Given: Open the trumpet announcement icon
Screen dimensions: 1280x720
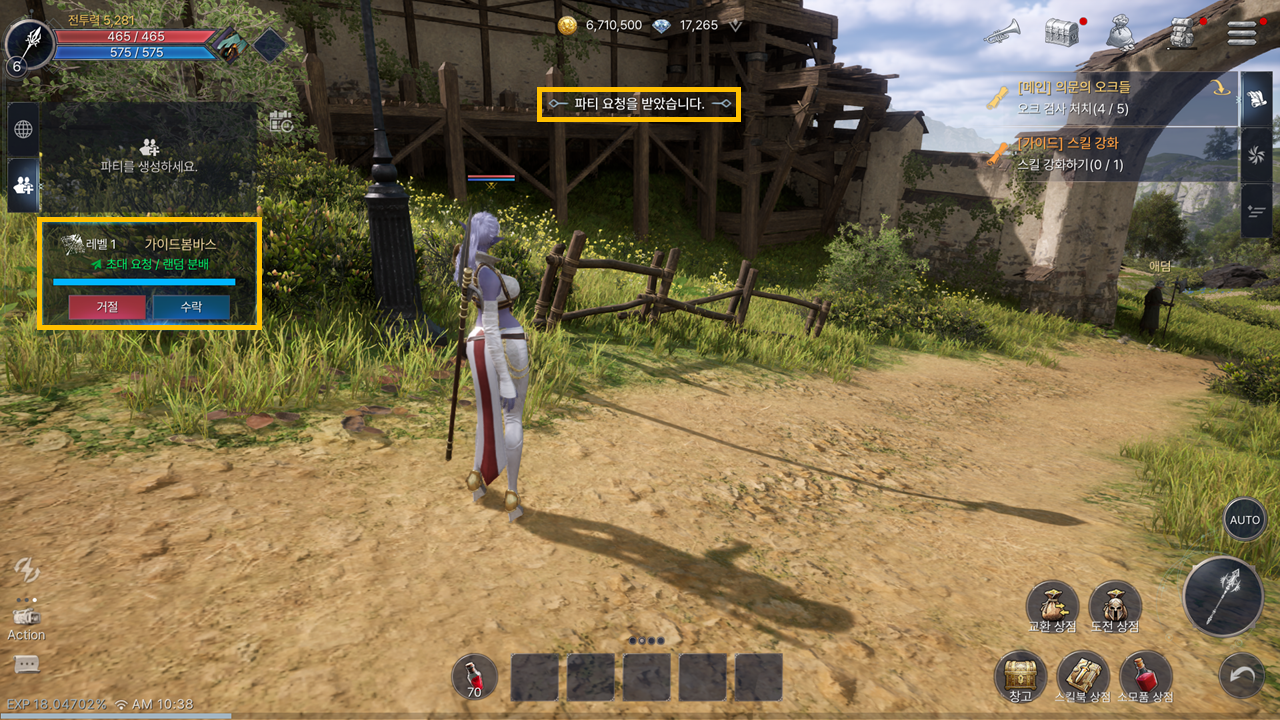Looking at the screenshot, I should click(x=1001, y=33).
